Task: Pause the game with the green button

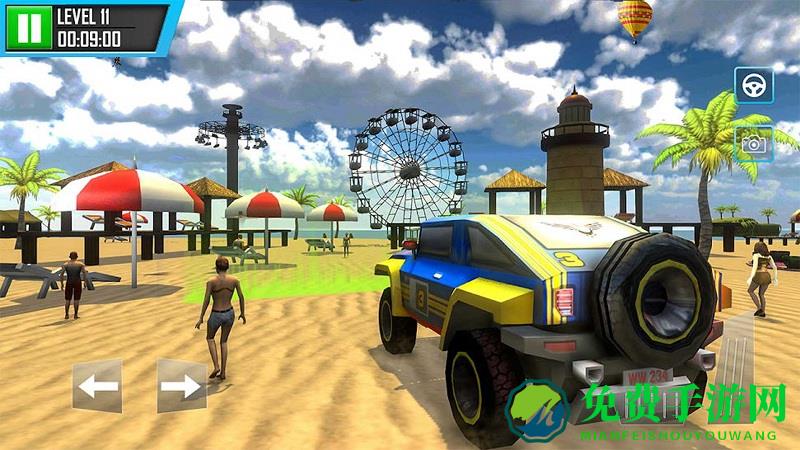Action: coord(29,28)
